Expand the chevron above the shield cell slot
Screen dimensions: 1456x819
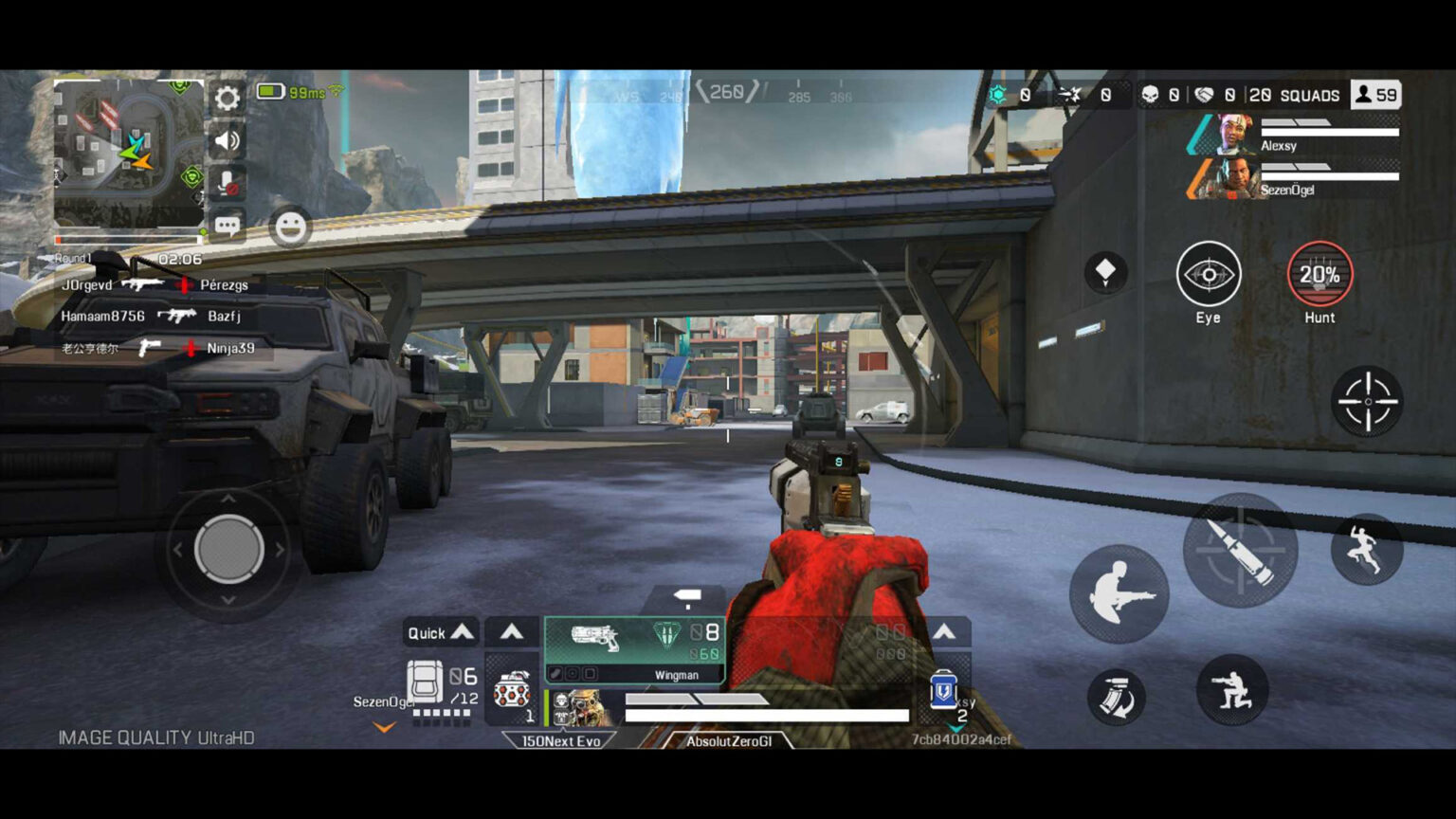(x=944, y=631)
